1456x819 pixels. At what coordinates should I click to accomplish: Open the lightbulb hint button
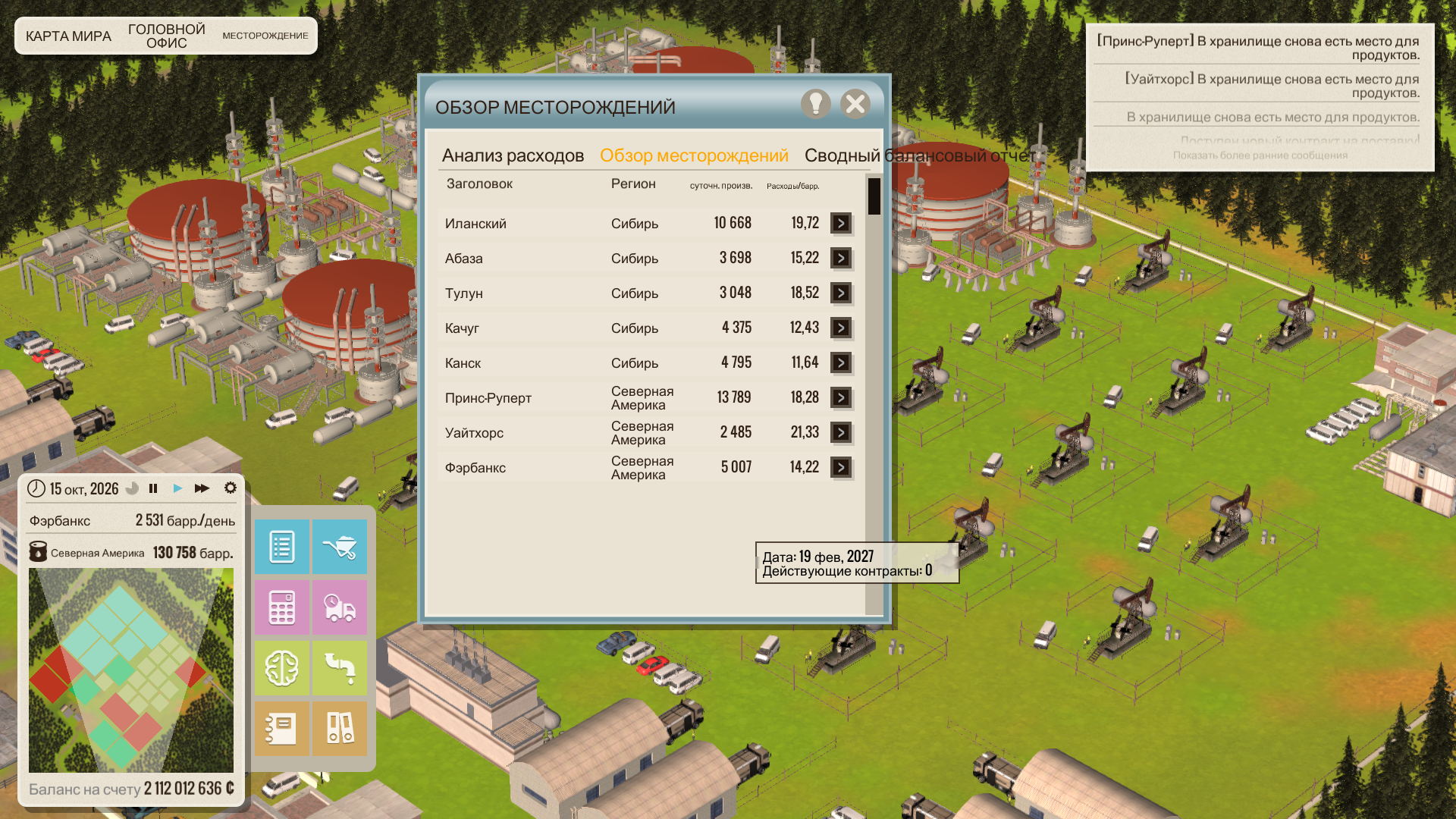pos(815,104)
